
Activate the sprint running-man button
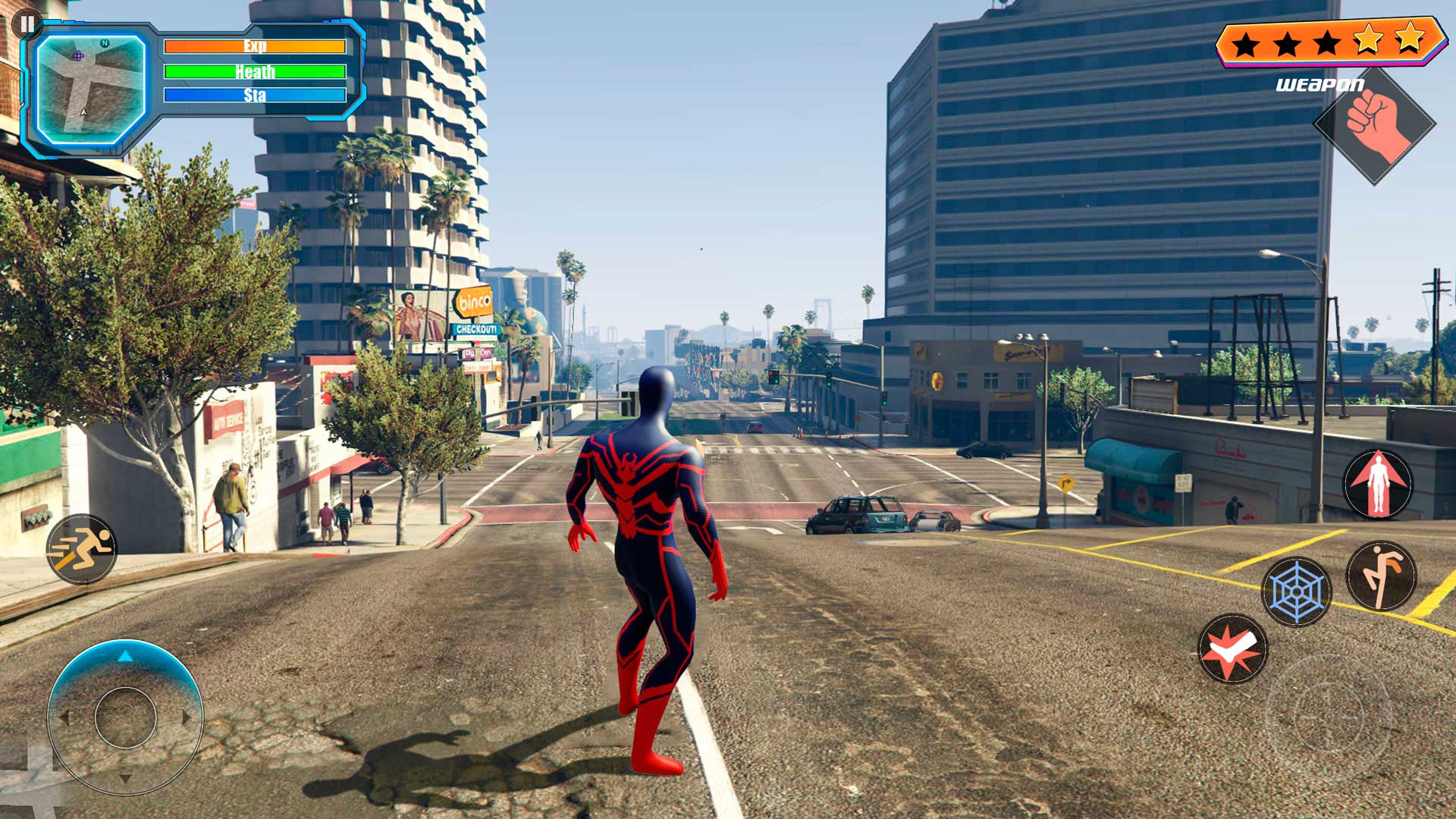(x=82, y=549)
